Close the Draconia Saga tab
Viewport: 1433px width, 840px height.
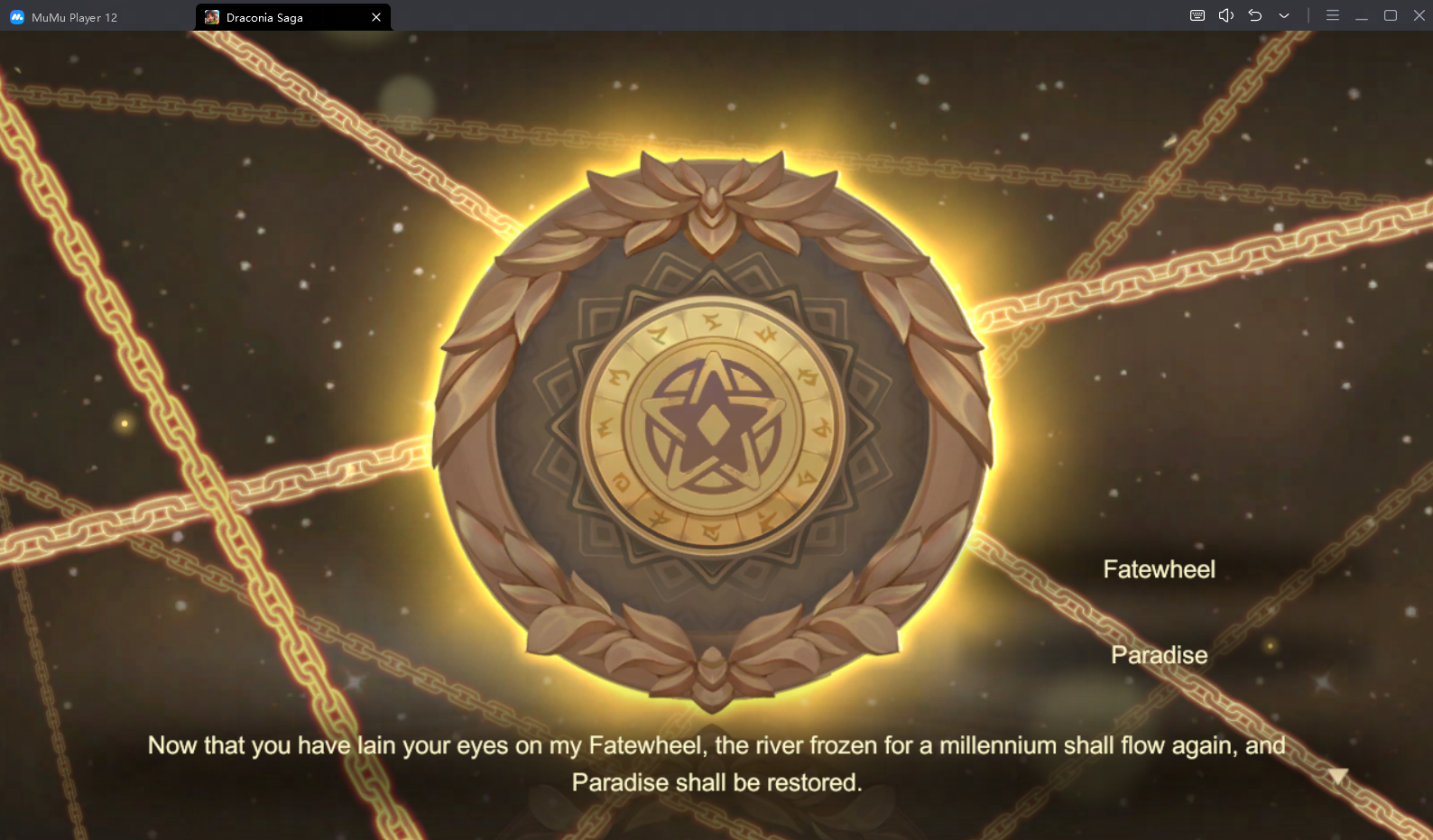[376, 16]
